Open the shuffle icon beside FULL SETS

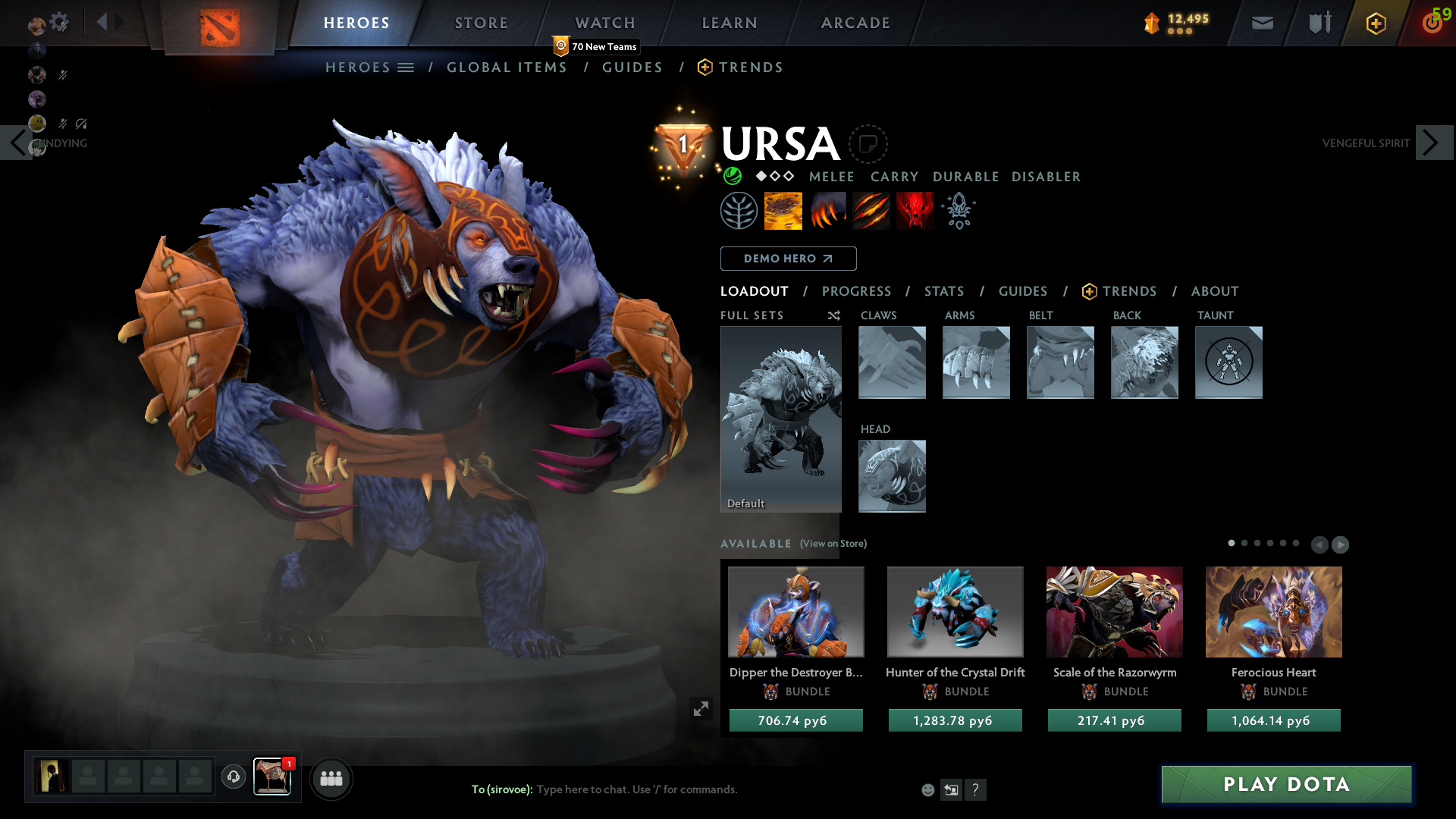tap(833, 315)
